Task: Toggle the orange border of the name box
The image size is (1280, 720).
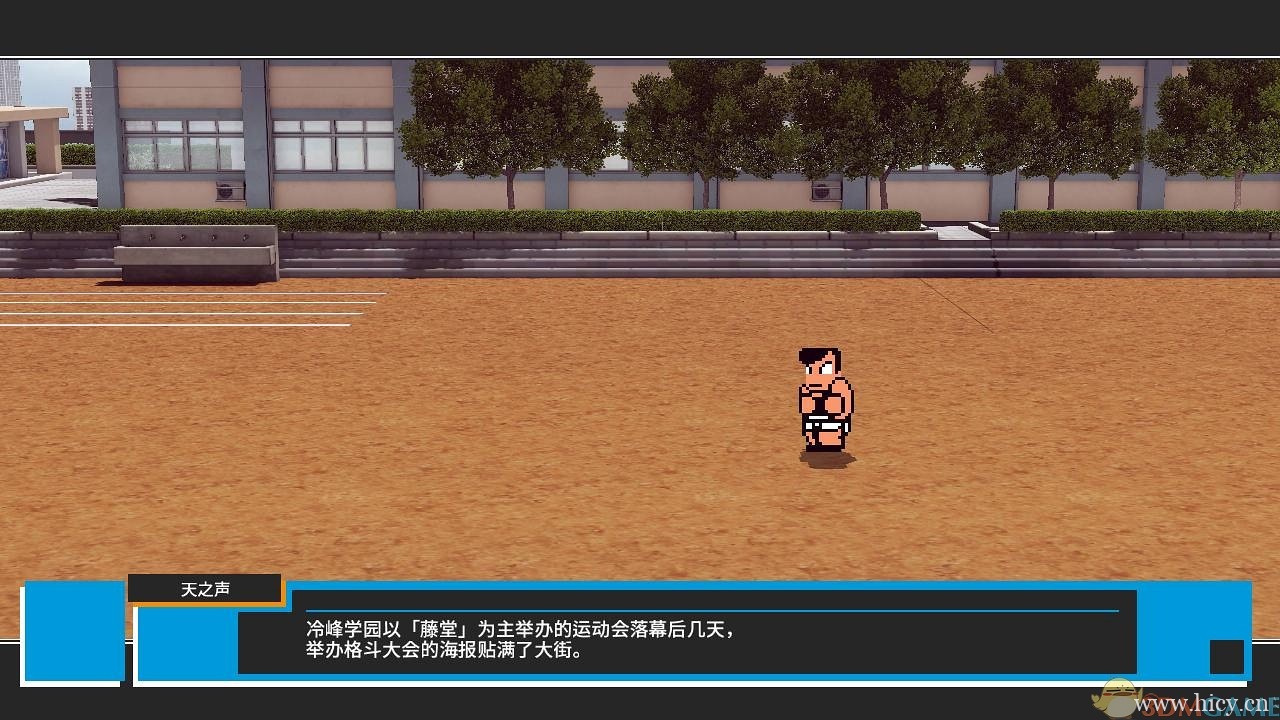Action: pyautogui.click(x=205, y=600)
